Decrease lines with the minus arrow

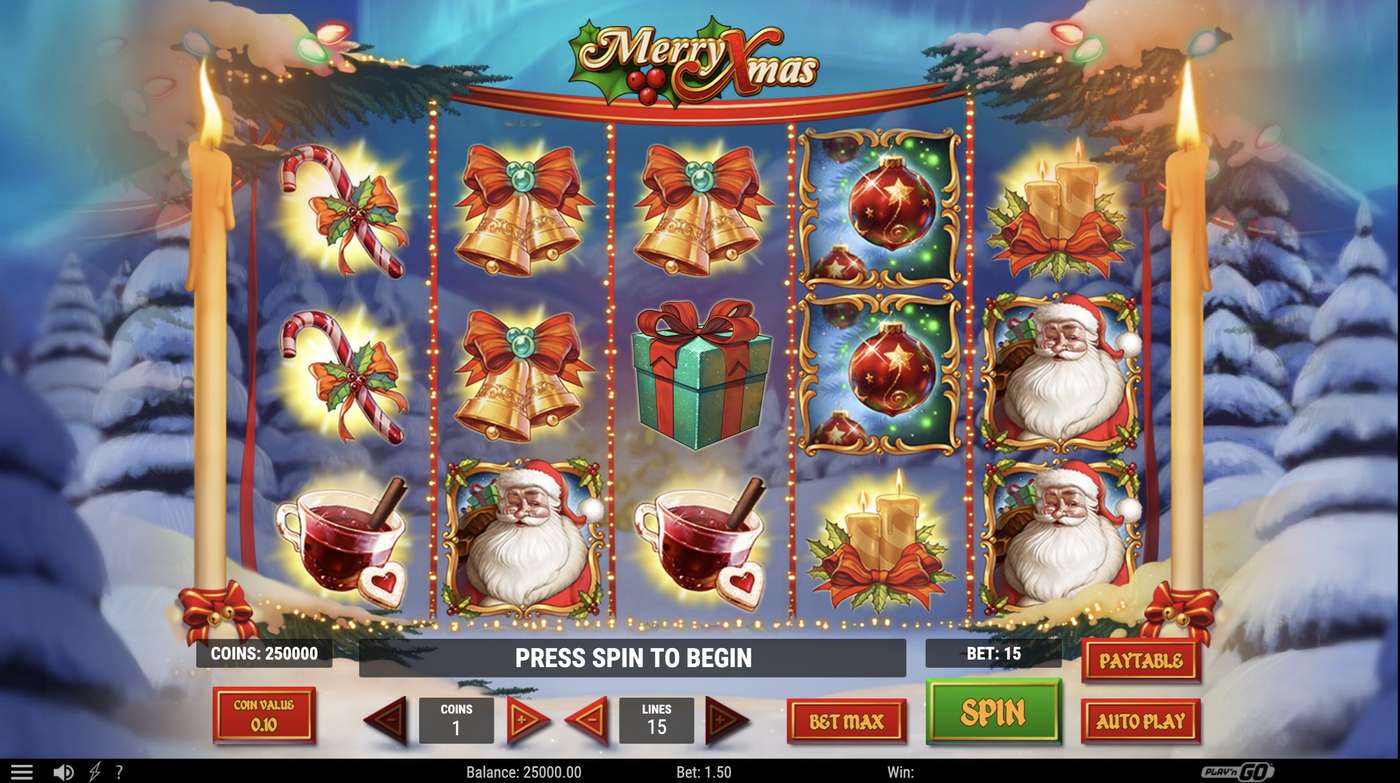pos(587,720)
